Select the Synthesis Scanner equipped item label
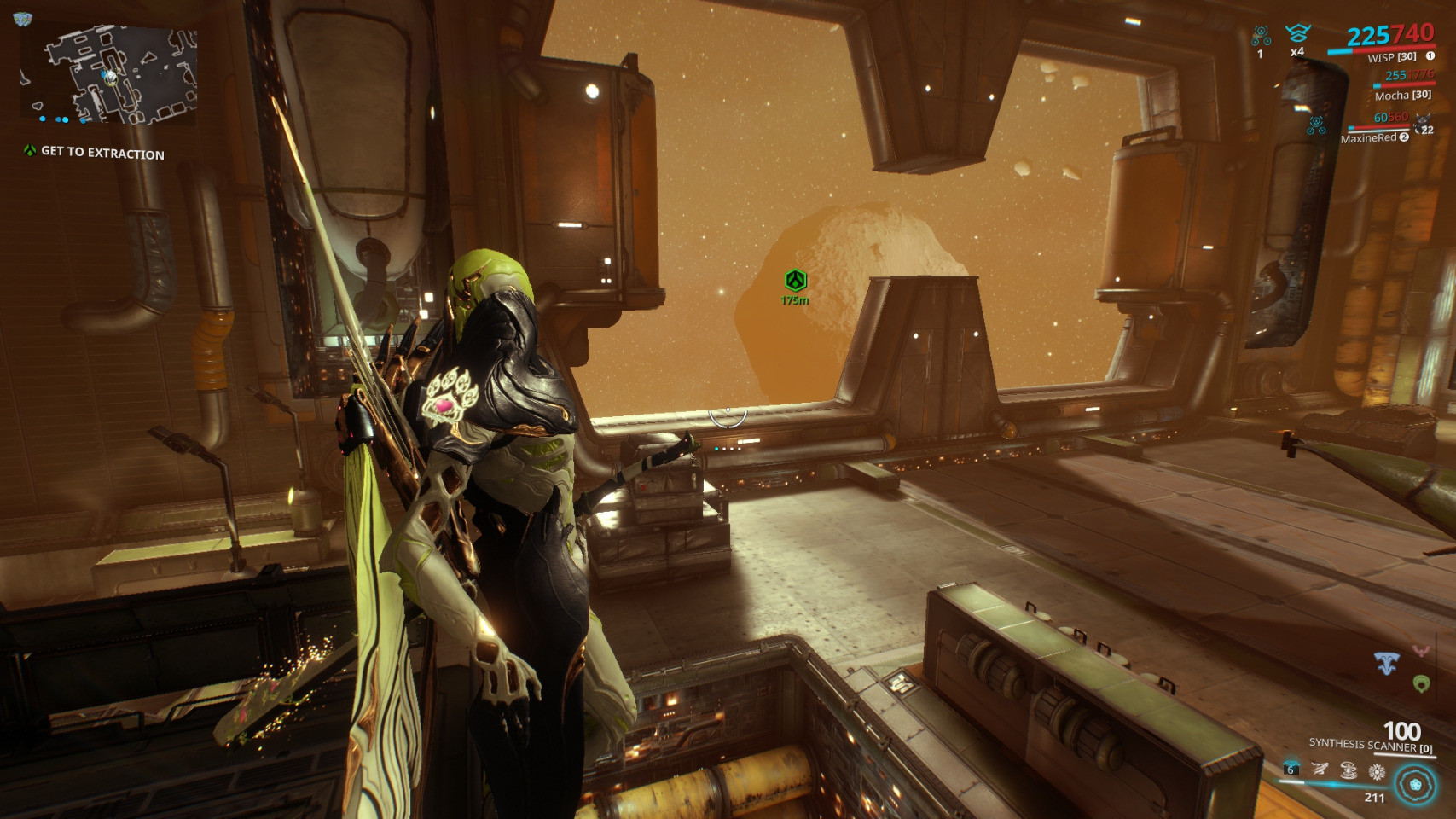Image resolution: width=1456 pixels, height=819 pixels. 1370,745
